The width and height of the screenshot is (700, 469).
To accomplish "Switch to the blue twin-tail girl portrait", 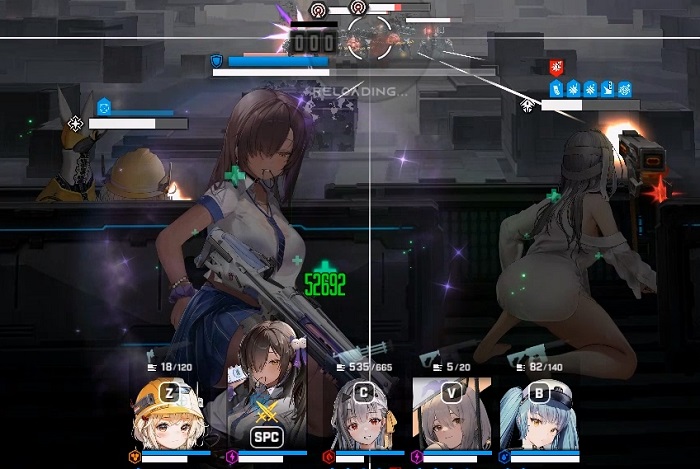I will (540, 414).
